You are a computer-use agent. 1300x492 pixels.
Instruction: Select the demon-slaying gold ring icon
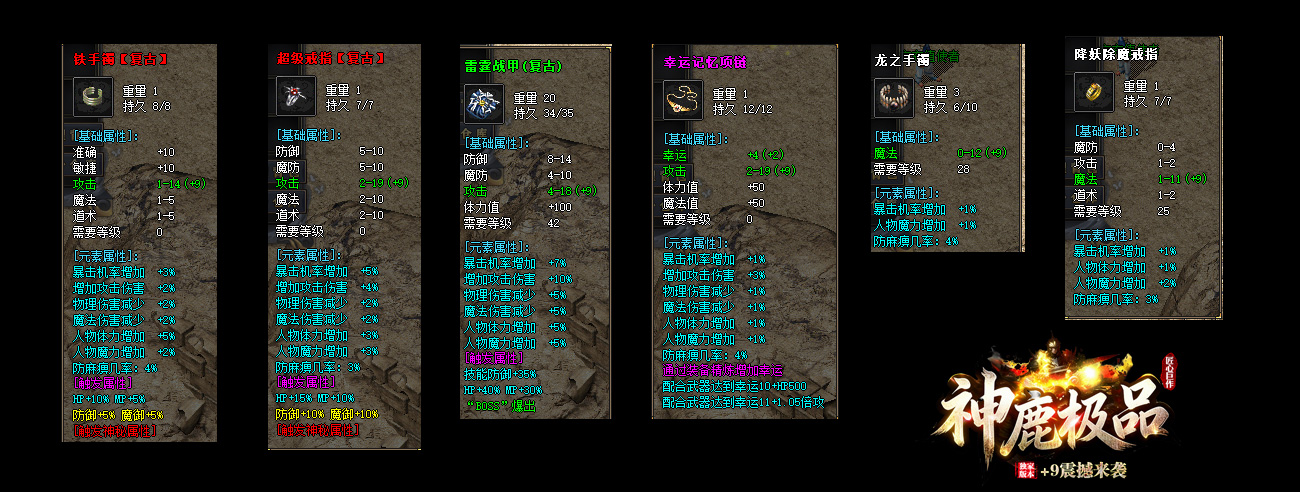click(x=1093, y=93)
